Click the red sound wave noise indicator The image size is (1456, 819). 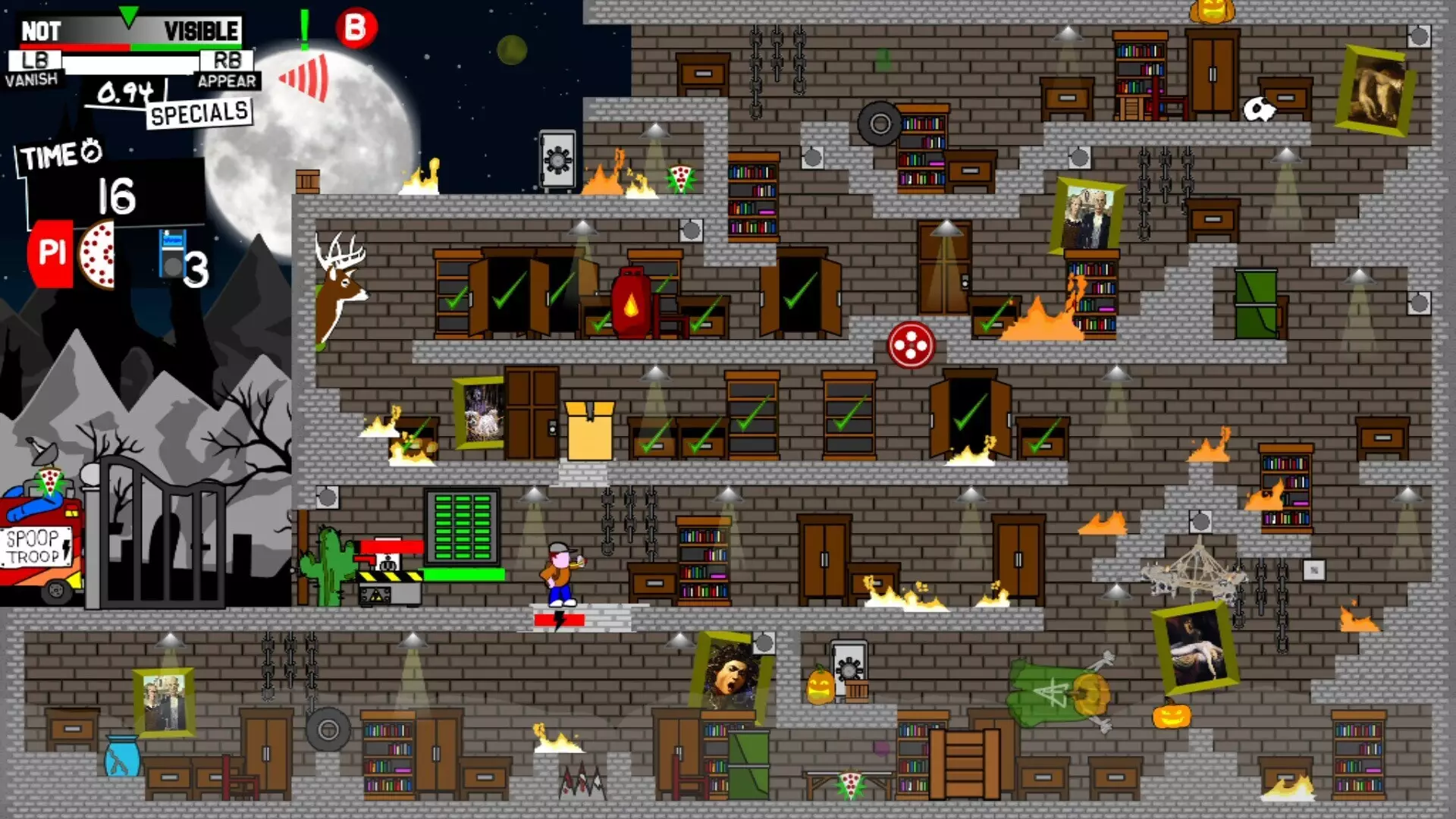pyautogui.click(x=305, y=77)
